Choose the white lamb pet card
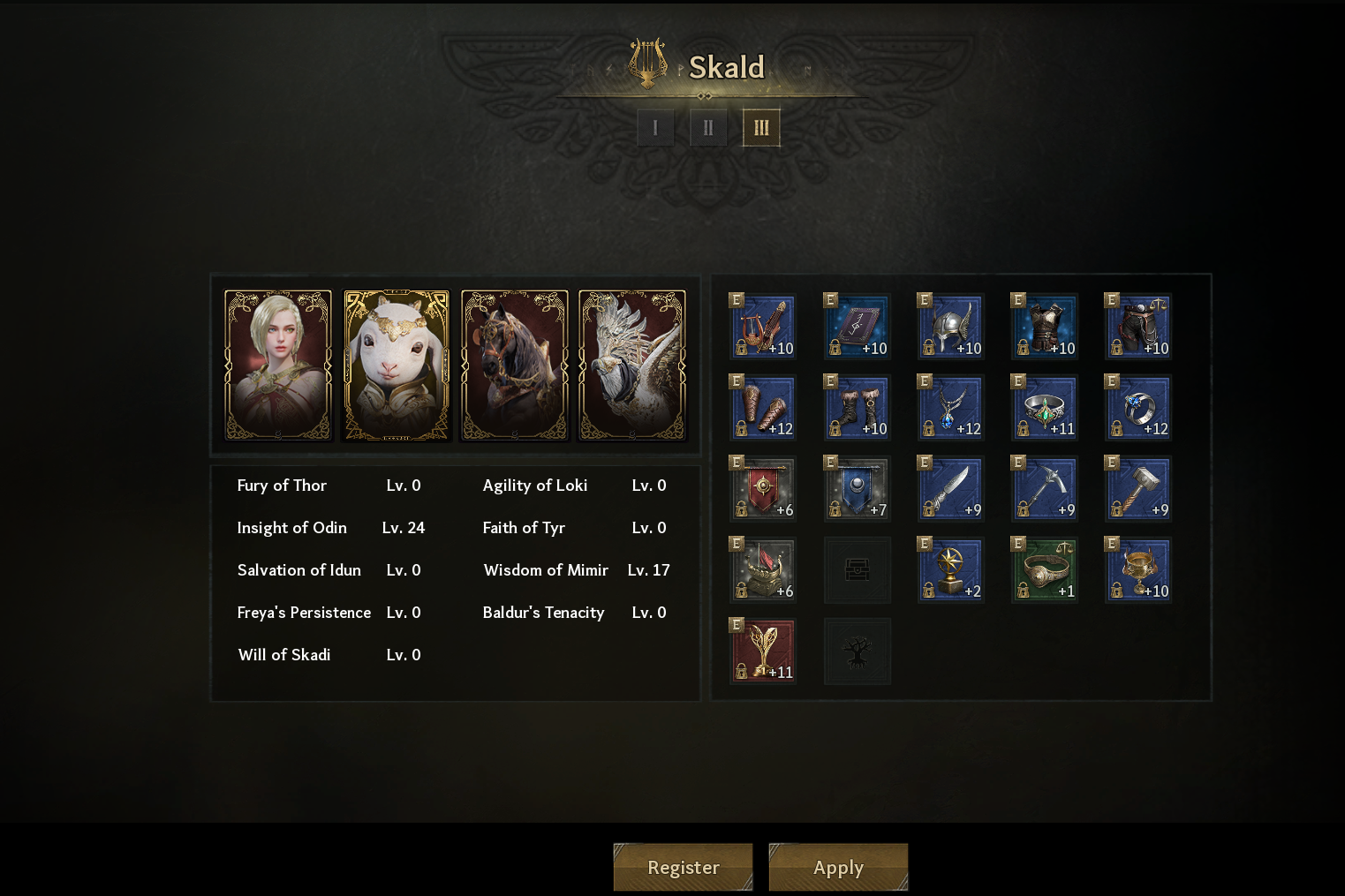1345x896 pixels. point(397,365)
